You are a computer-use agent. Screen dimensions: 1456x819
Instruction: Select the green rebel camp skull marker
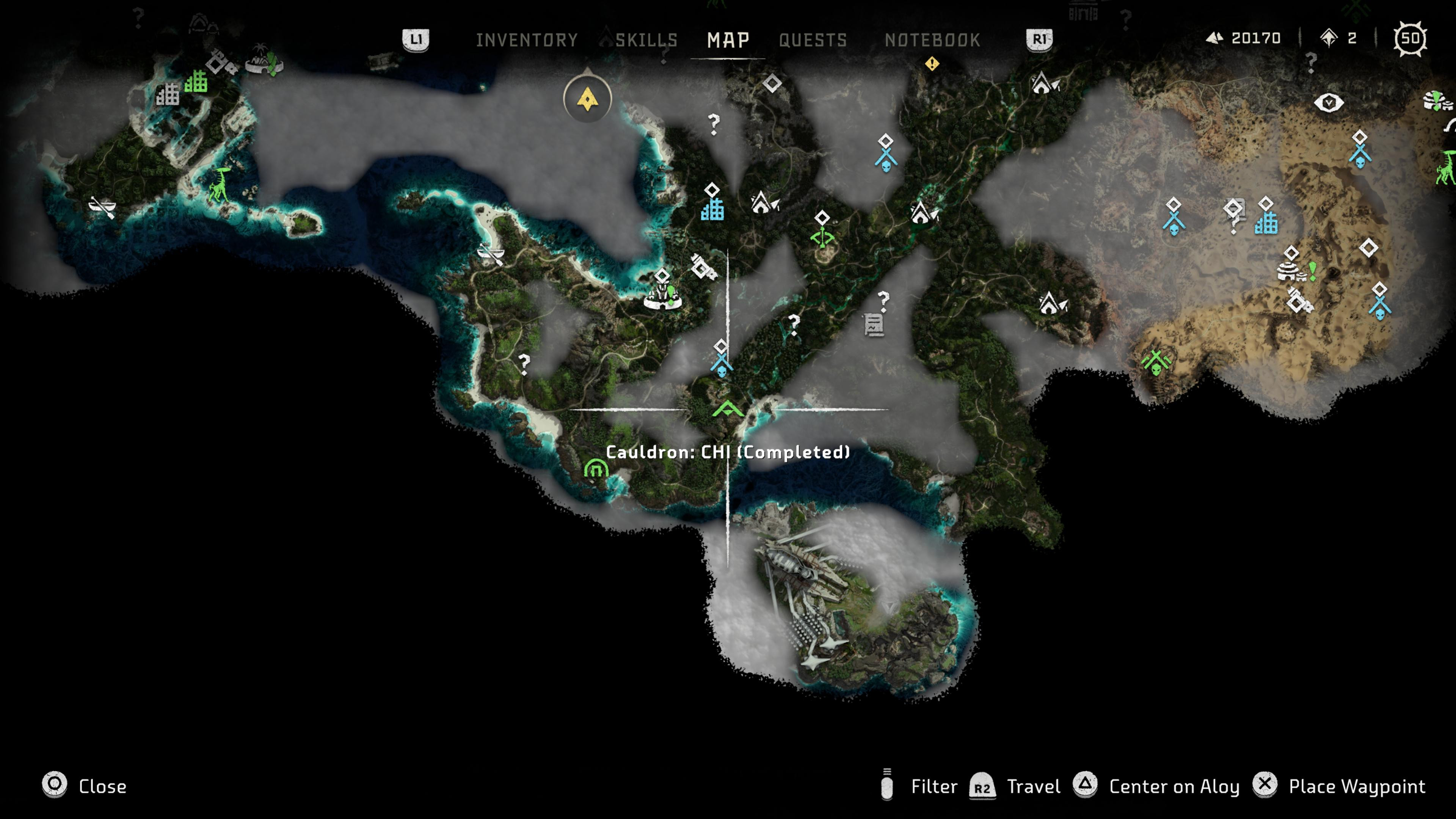coord(1156,362)
